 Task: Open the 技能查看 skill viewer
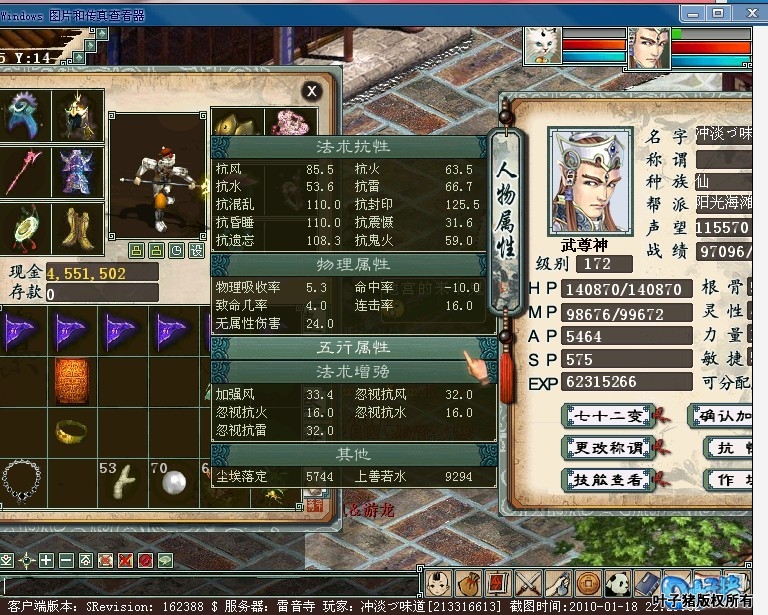(609, 480)
